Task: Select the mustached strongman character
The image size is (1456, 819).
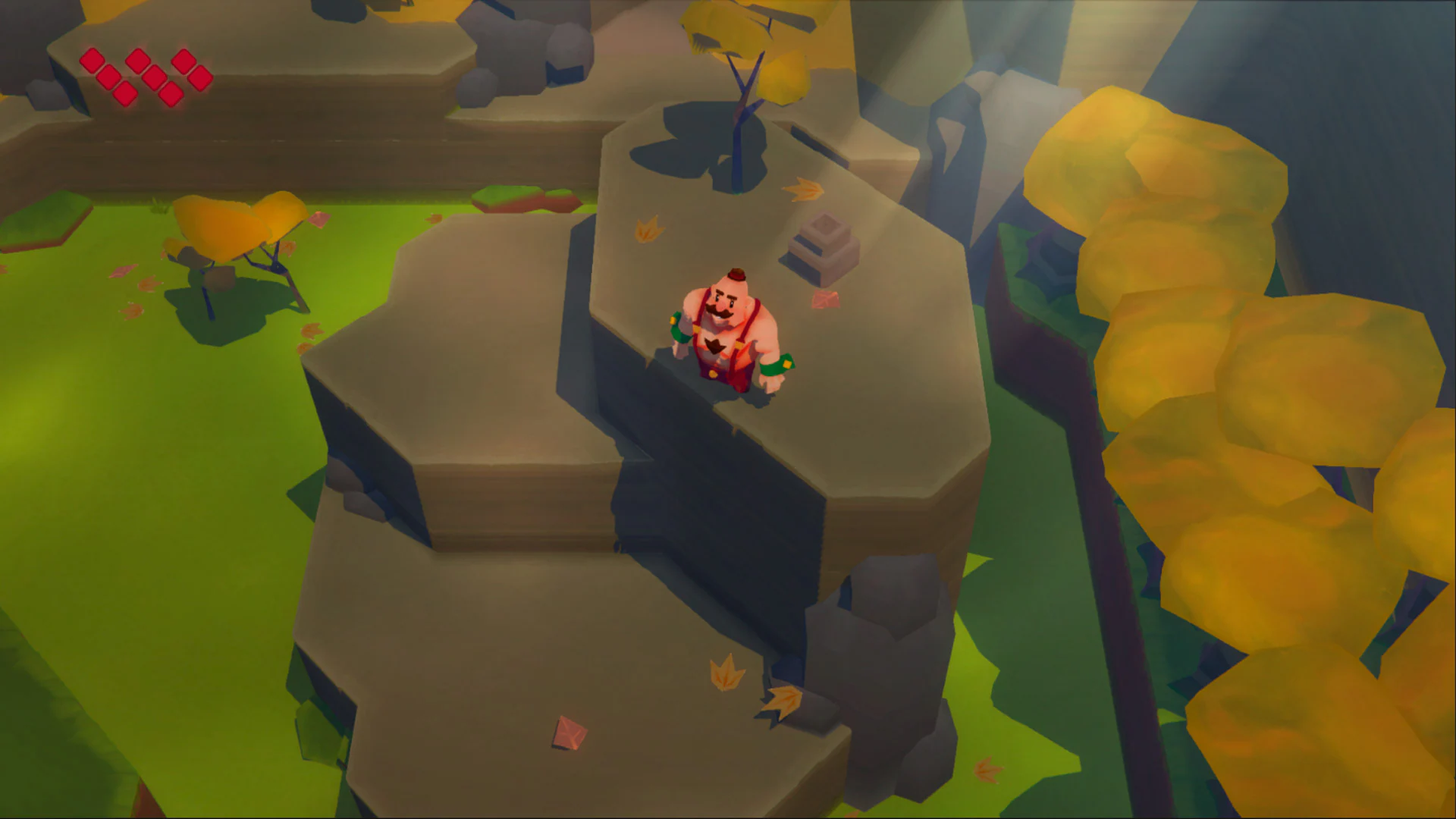Action: click(724, 334)
